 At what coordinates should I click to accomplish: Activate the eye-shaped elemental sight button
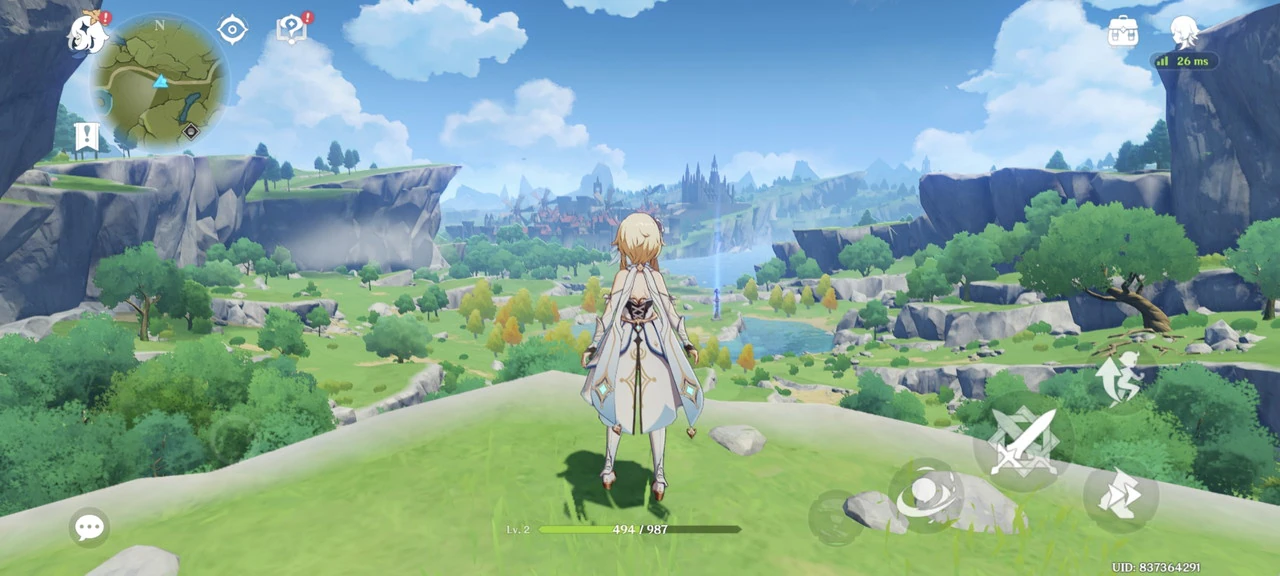click(x=926, y=496)
